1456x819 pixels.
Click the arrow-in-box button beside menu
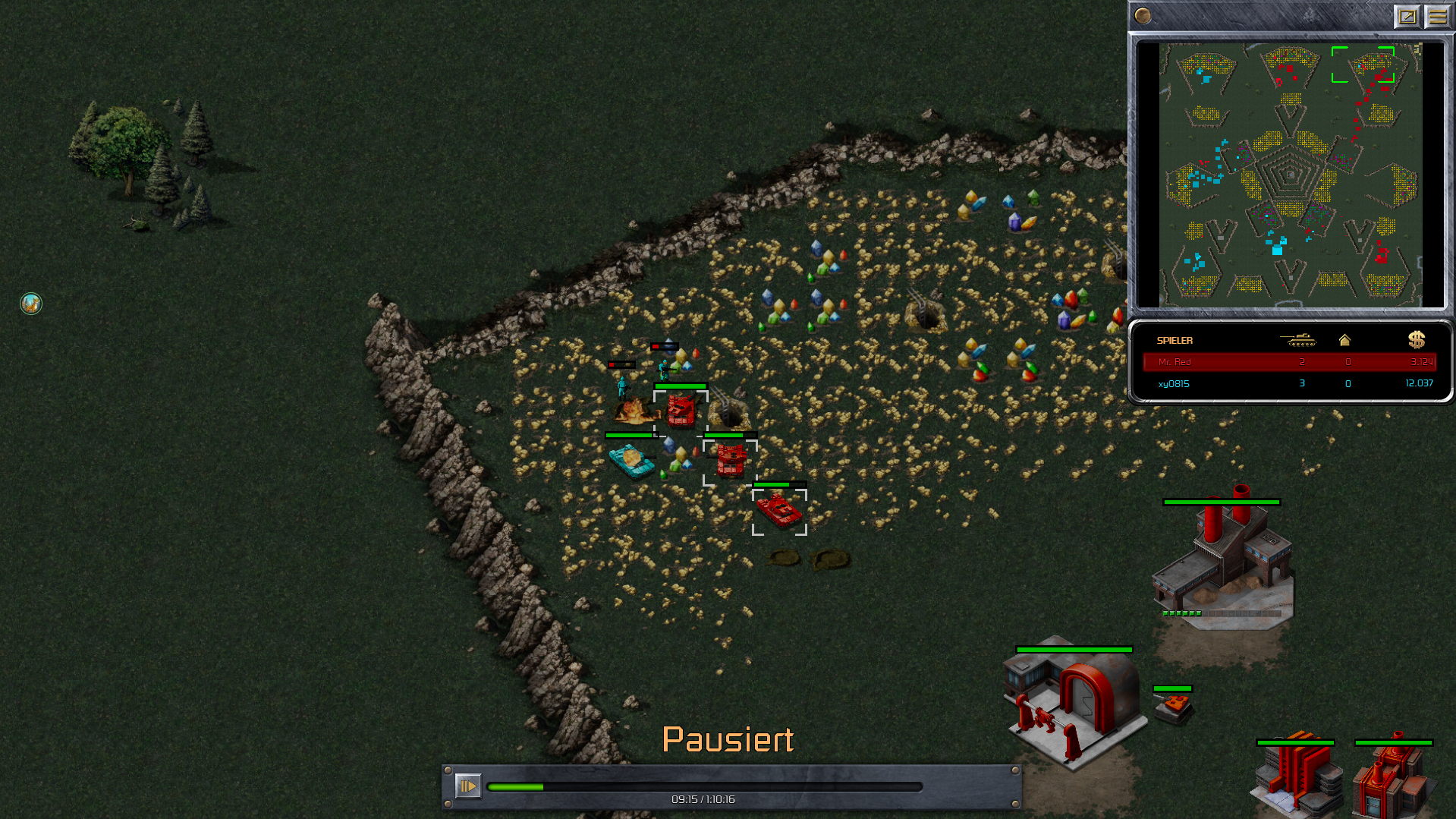click(1407, 16)
